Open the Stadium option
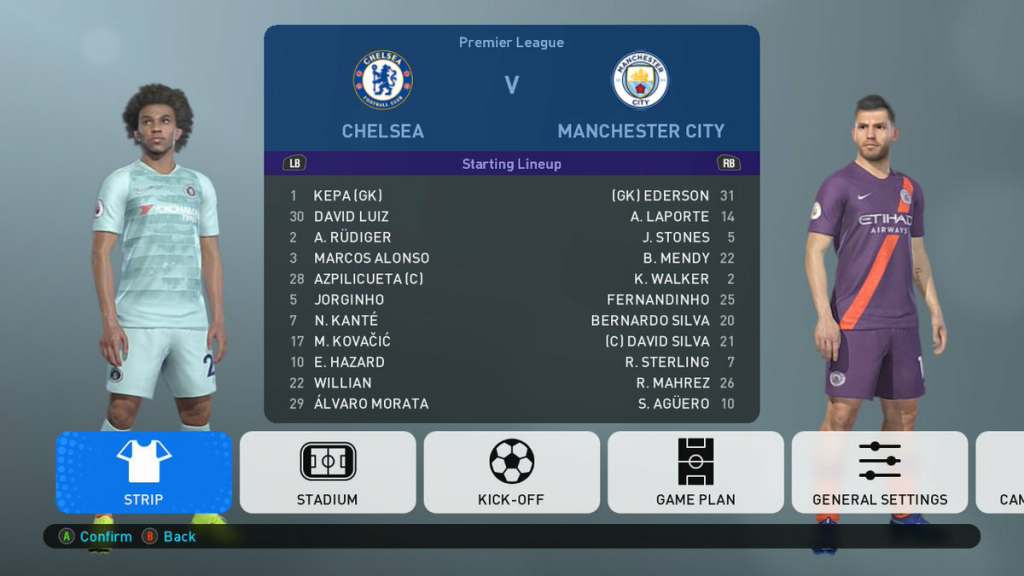Image resolution: width=1024 pixels, height=576 pixels. click(x=327, y=472)
